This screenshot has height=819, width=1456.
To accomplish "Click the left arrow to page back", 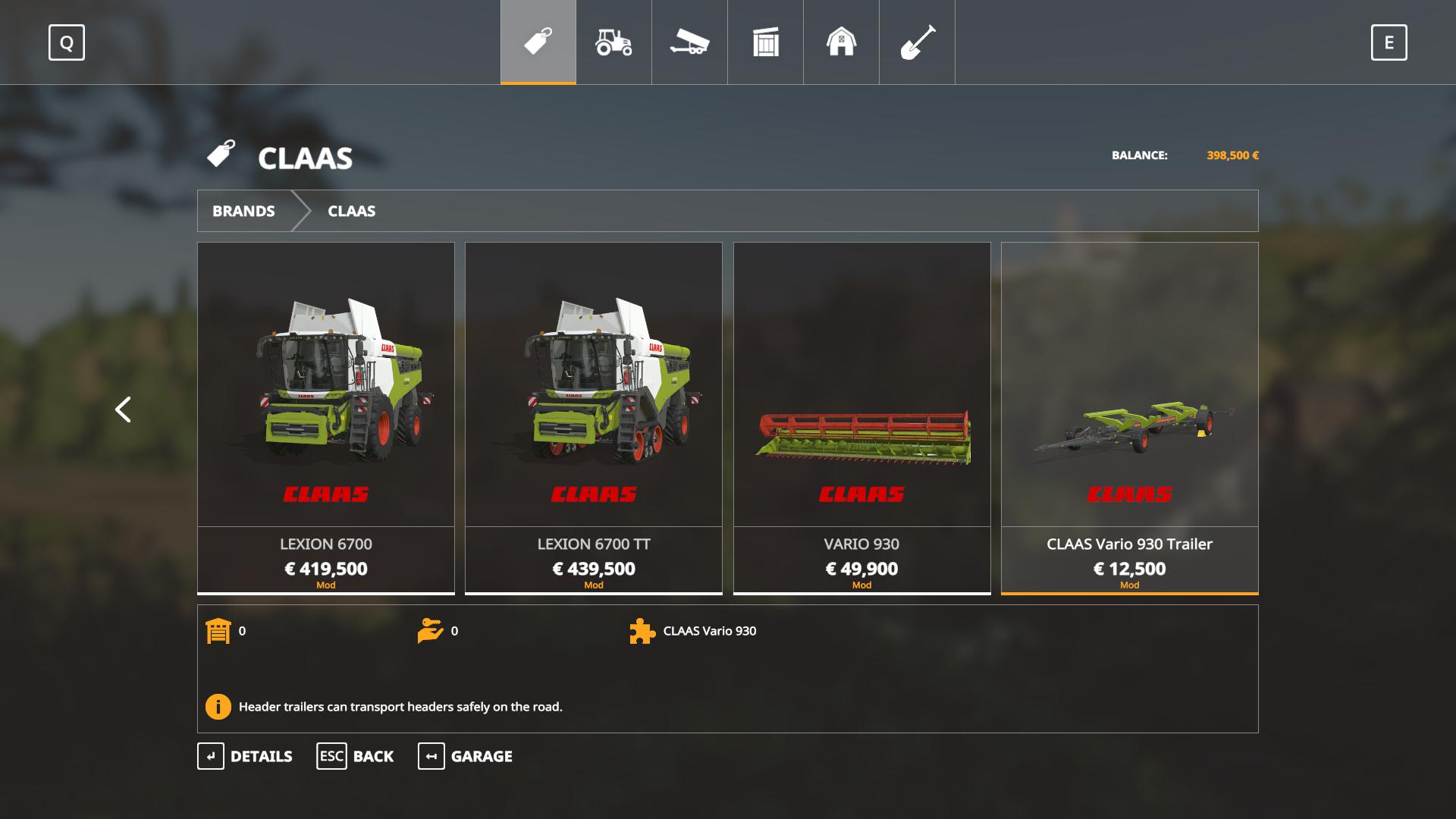I will point(123,409).
